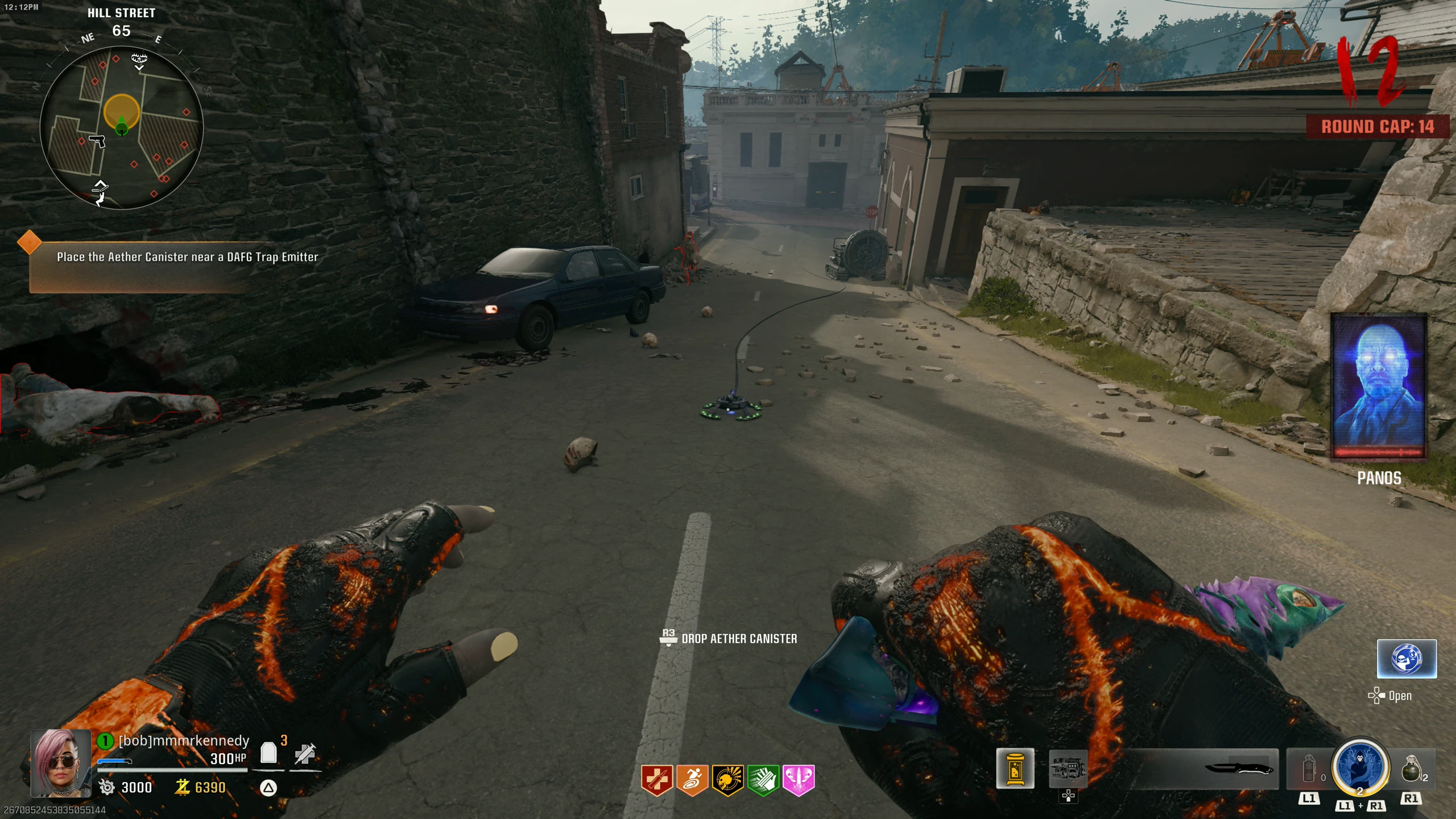The height and width of the screenshot is (819, 1456).
Task: Select the red Quick Revive perk icon
Action: pyautogui.click(x=657, y=780)
